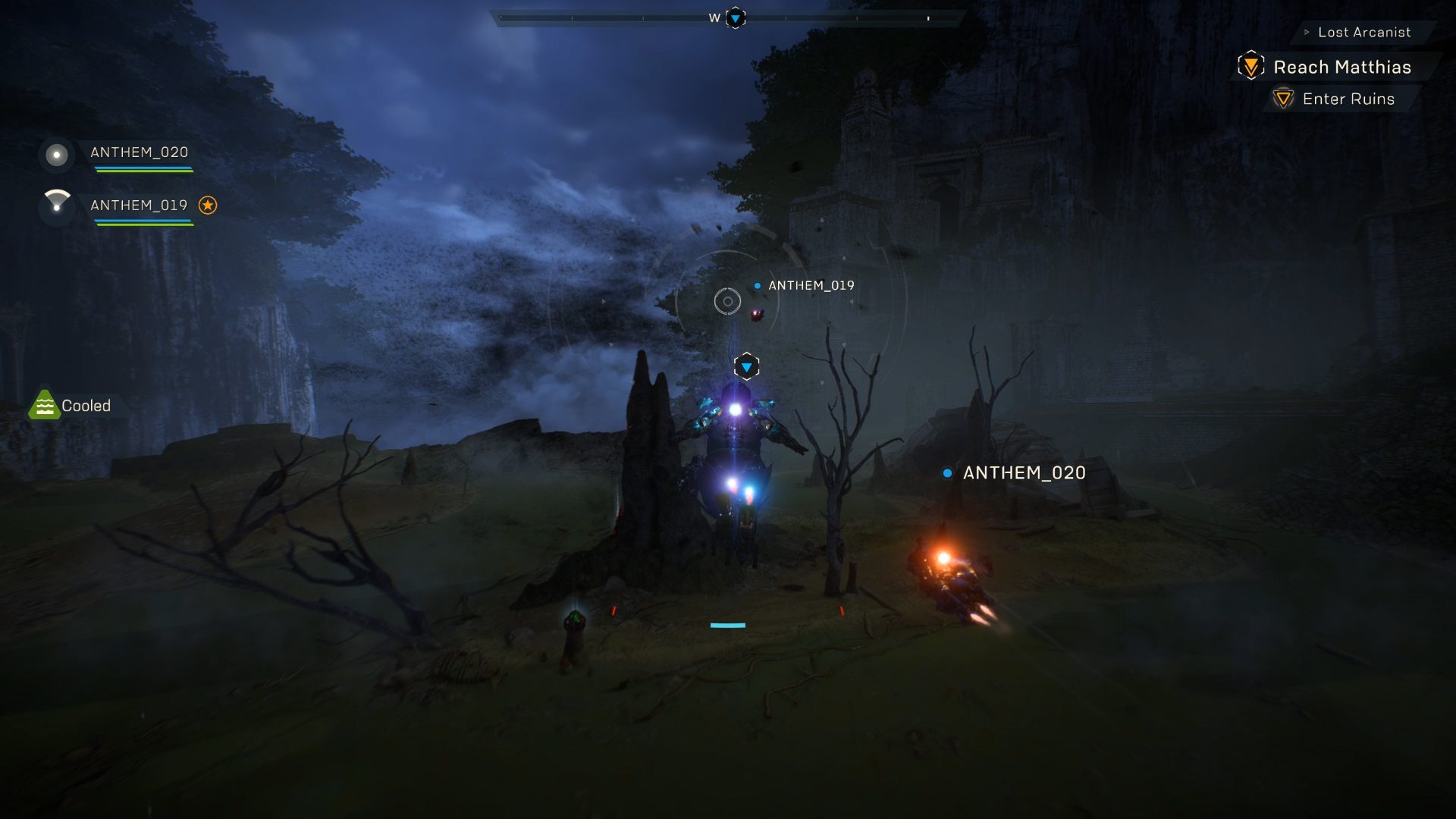1456x819 pixels.
Task: Select the Reach Matthias objective text
Action: (1341, 67)
